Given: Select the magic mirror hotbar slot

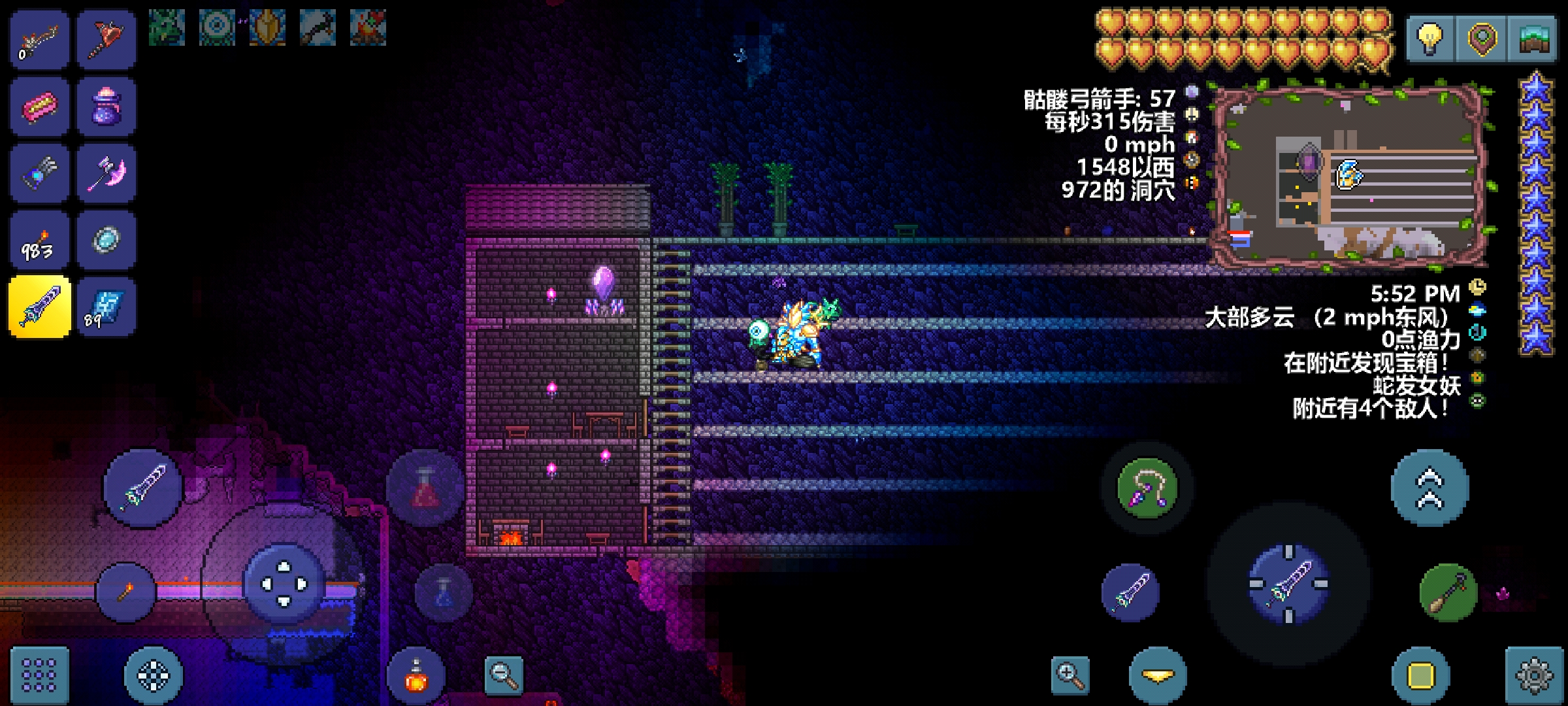Looking at the screenshot, I should point(106,241).
